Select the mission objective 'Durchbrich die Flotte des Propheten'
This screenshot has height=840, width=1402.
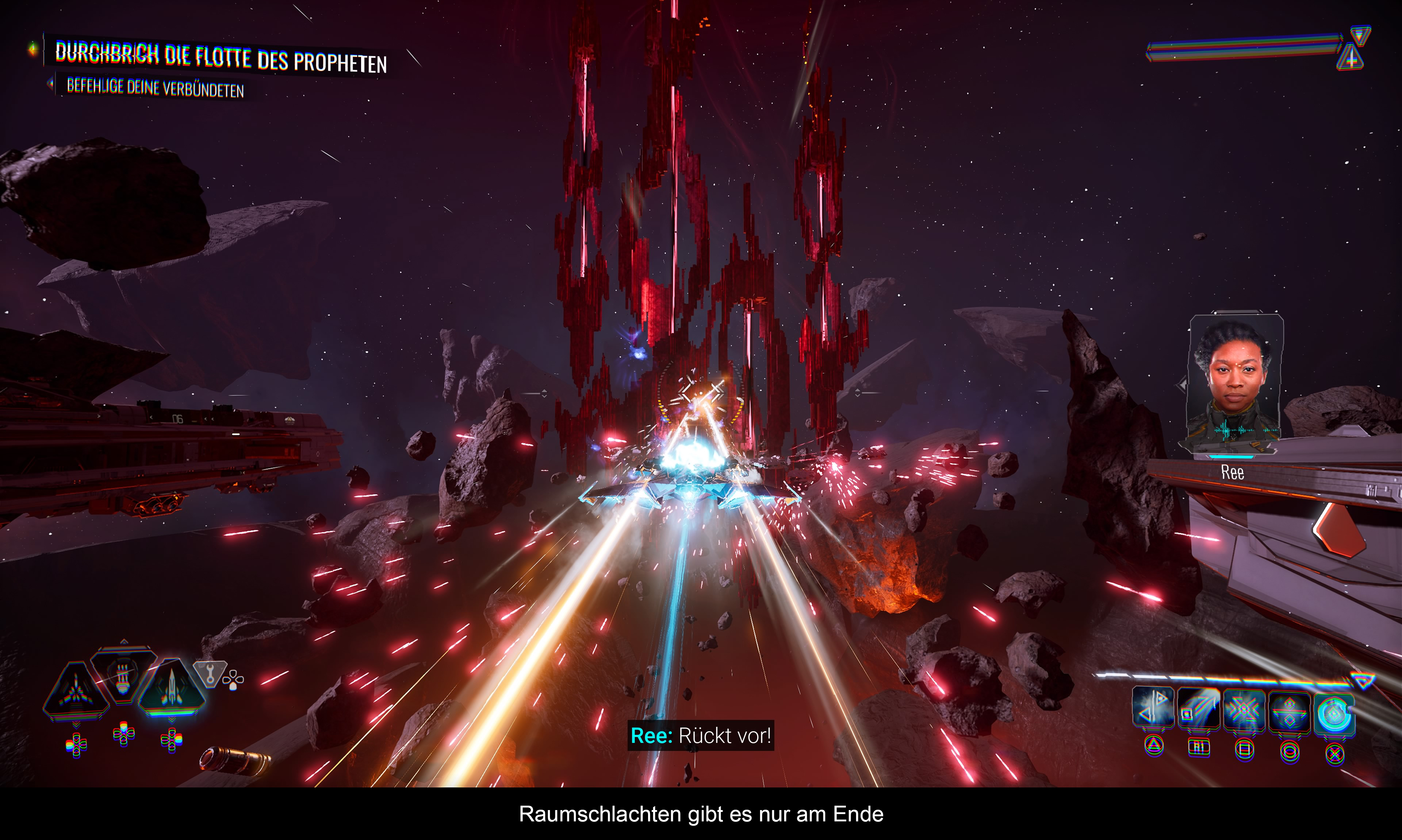pos(221,57)
